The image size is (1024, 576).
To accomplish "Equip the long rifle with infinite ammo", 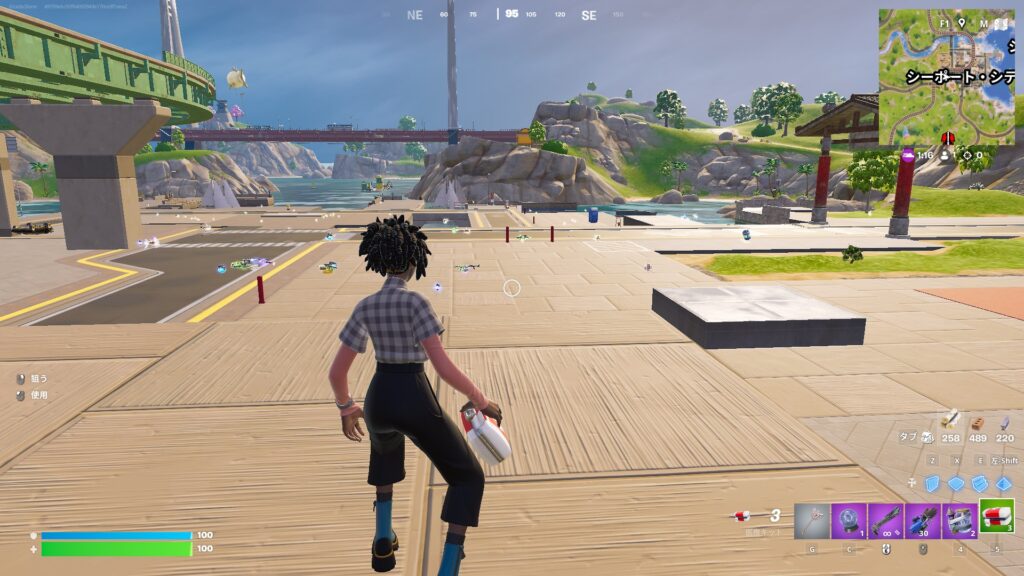I will [886, 520].
